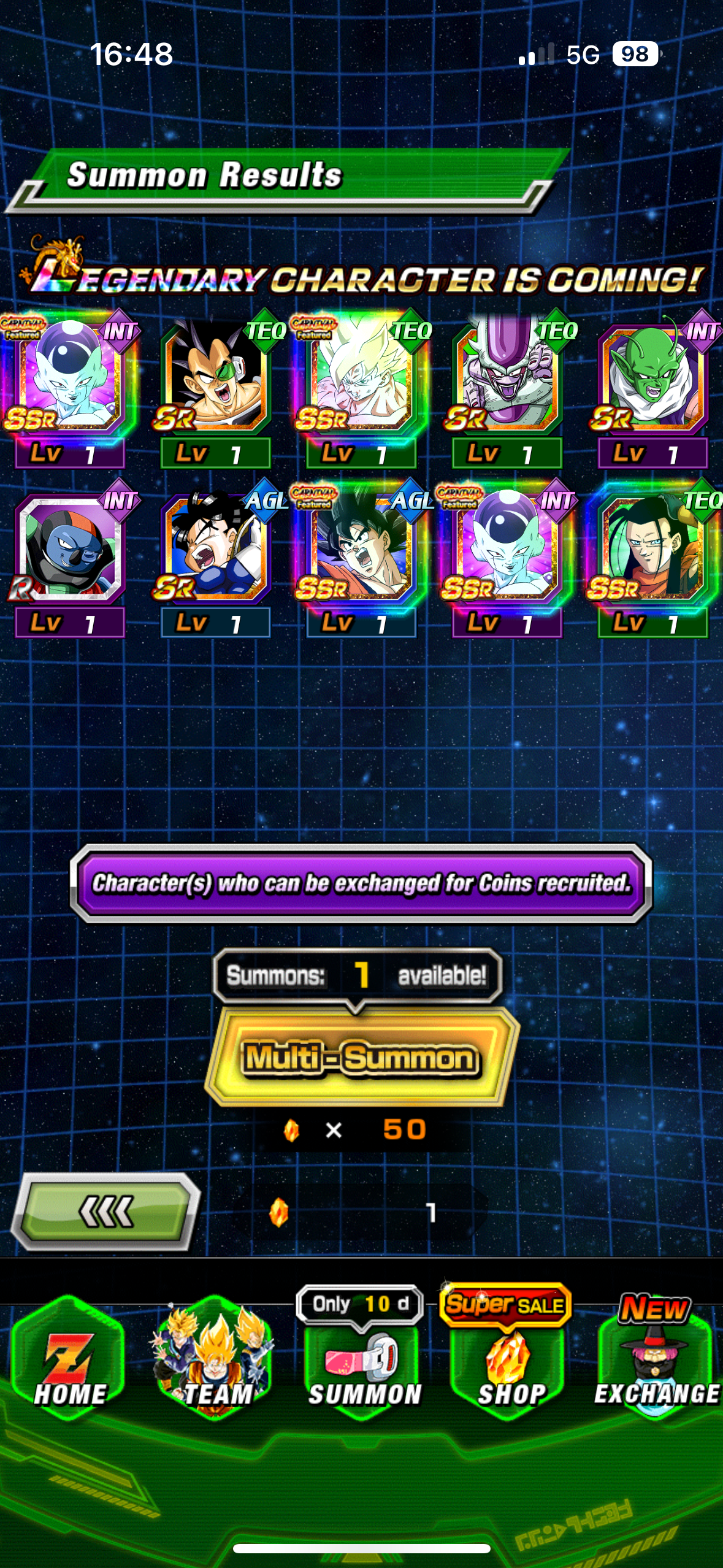View the black-haired Goku AGL SSR card
723x1568 pixels.
pos(361,550)
